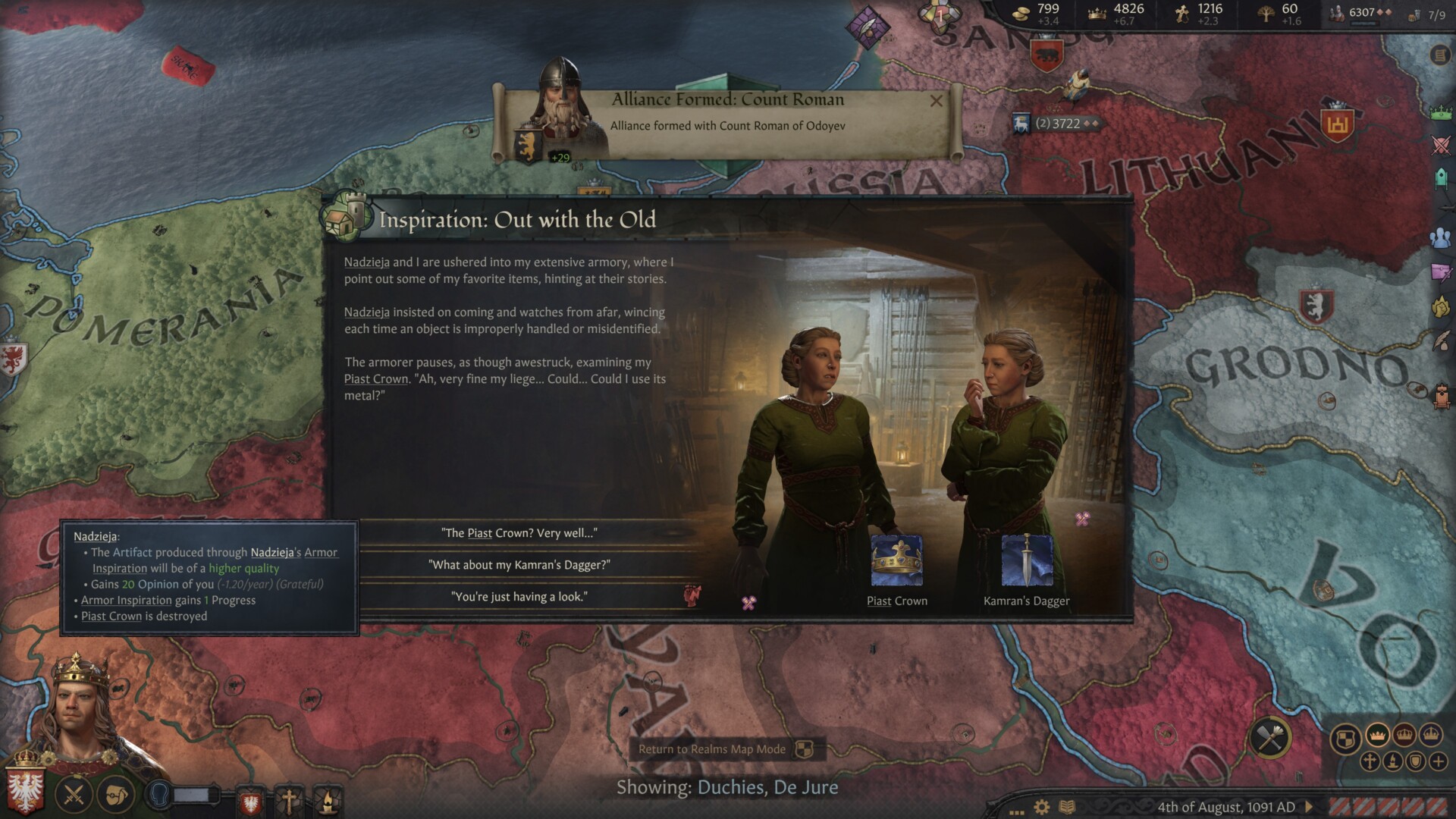Open the game settings gear

[x=1042, y=807]
